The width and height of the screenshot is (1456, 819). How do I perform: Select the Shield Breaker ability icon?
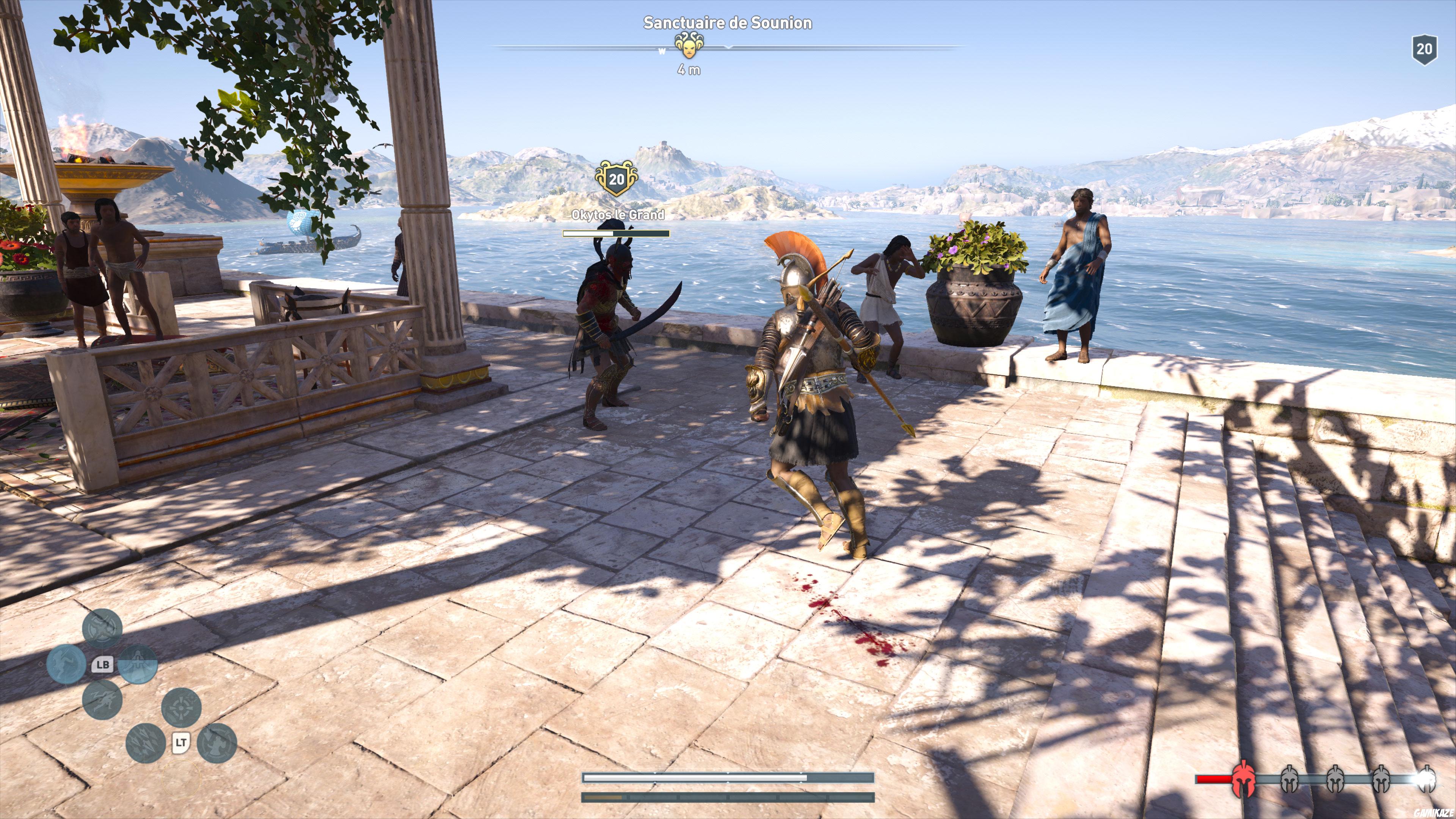(102, 629)
